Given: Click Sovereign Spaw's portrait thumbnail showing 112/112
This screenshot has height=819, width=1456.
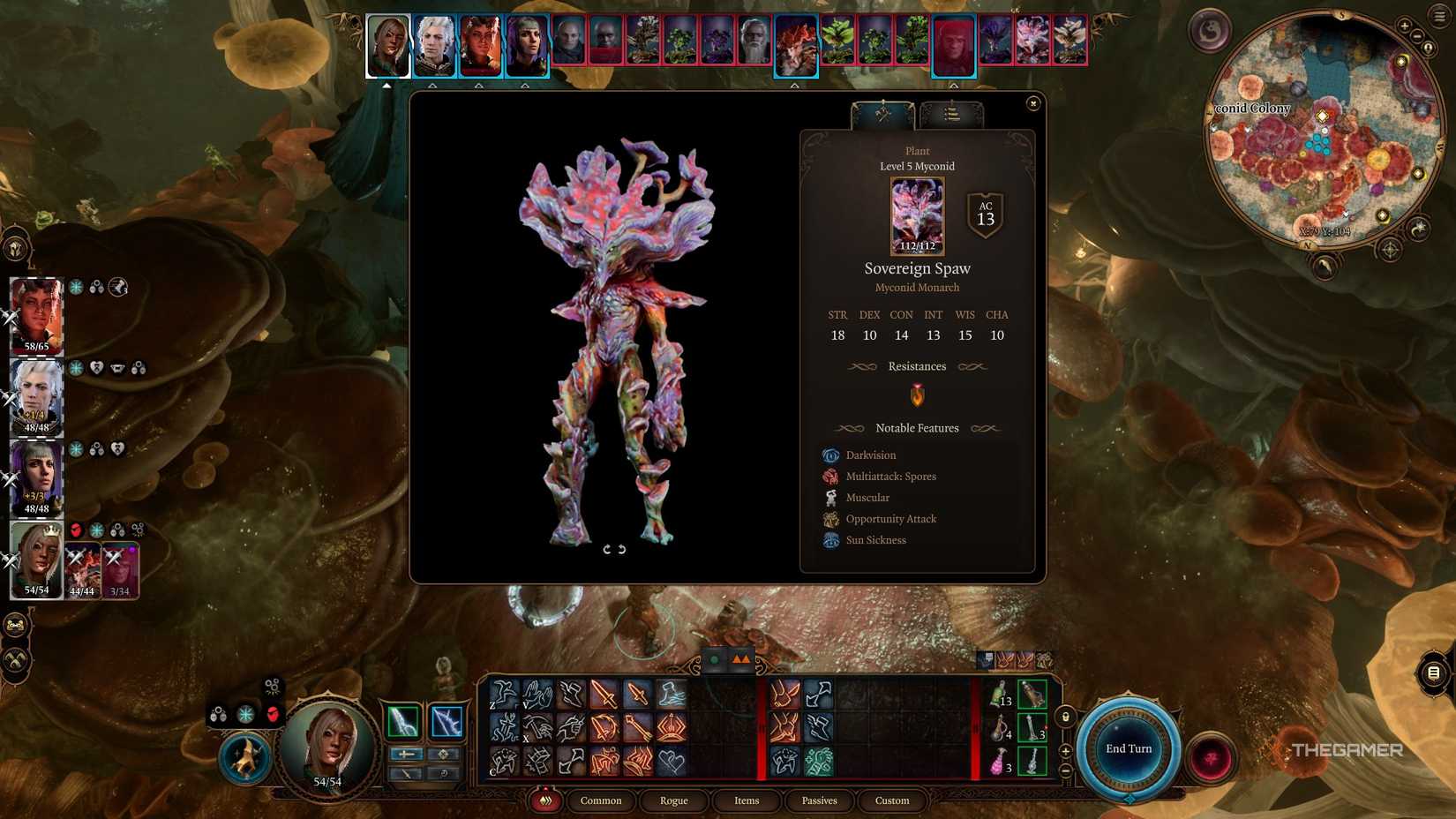Looking at the screenshot, I should click(917, 214).
